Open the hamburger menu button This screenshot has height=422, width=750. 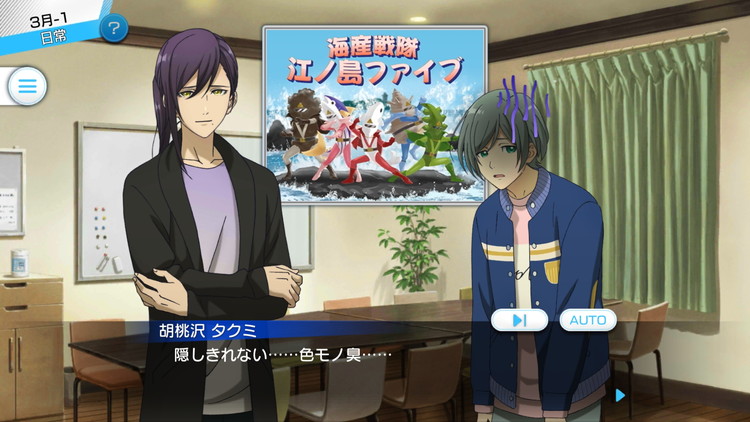(27, 87)
